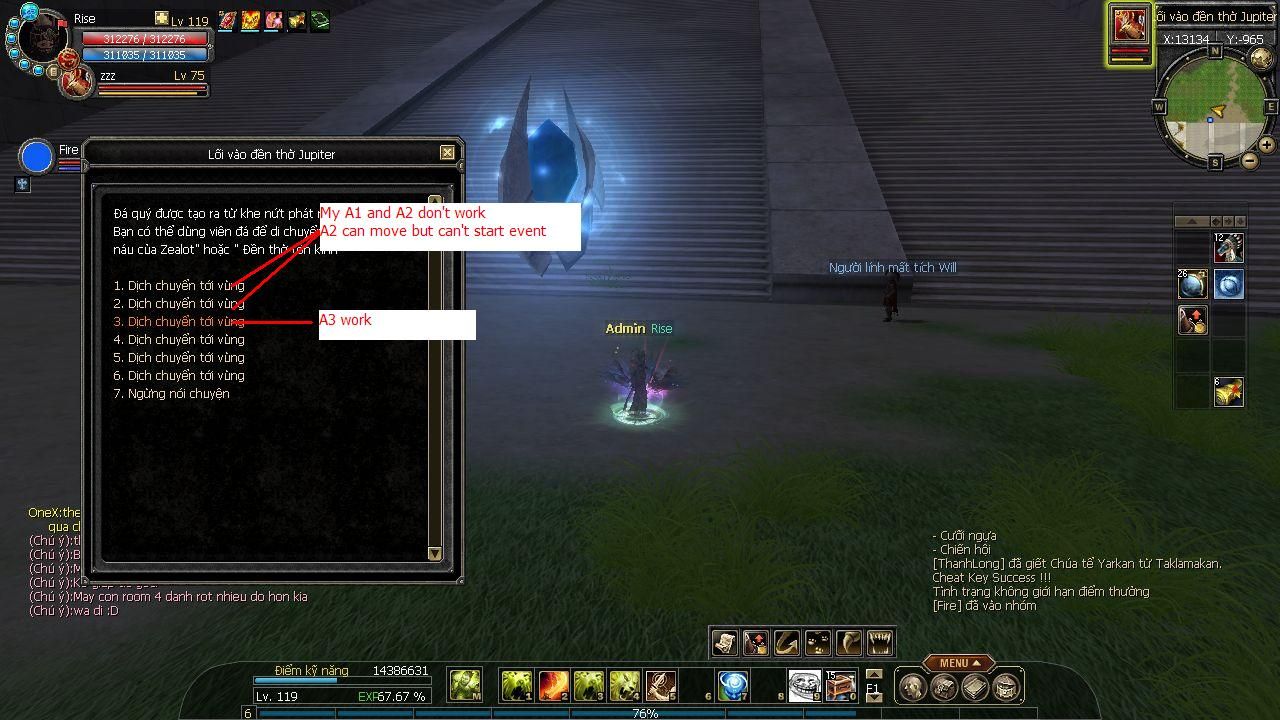The image size is (1280, 720).
Task: Pick dialogue option 4 Dịch chuyển tới vùng
Action: pyautogui.click(x=180, y=340)
